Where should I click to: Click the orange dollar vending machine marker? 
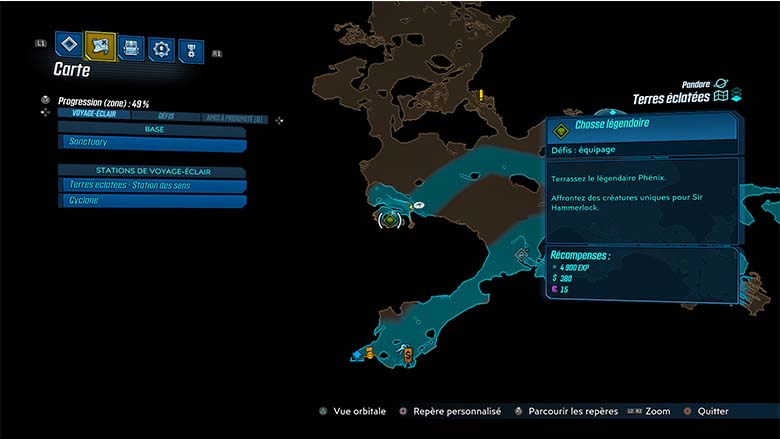coord(407,354)
